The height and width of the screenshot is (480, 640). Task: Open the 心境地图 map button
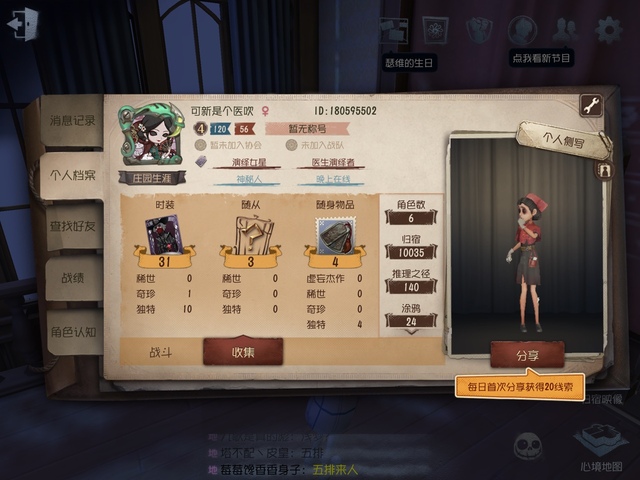[x=600, y=446]
